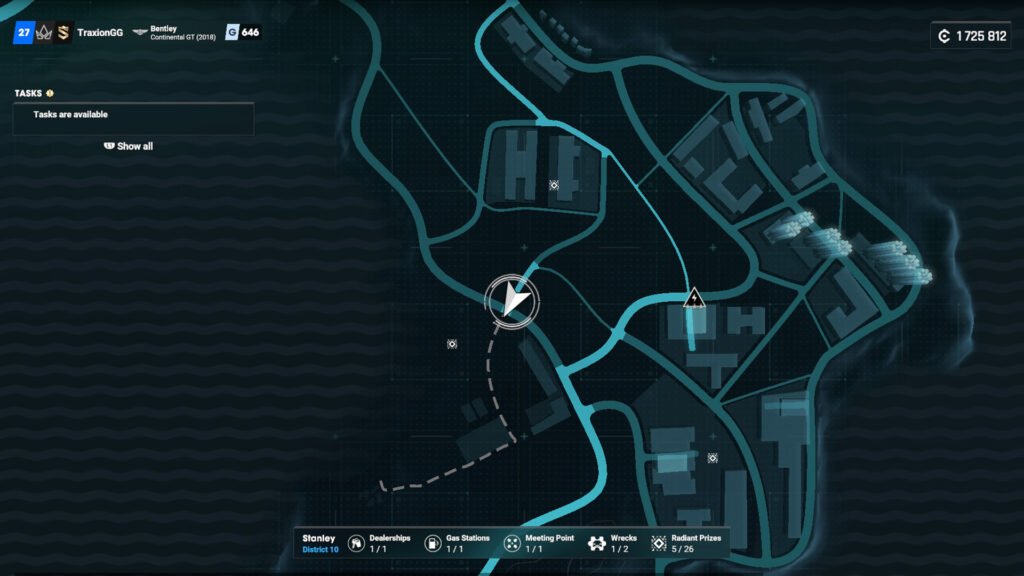This screenshot has height=576, width=1024.
Task: Pick the Wrecks legend entry
Action: click(x=612, y=543)
